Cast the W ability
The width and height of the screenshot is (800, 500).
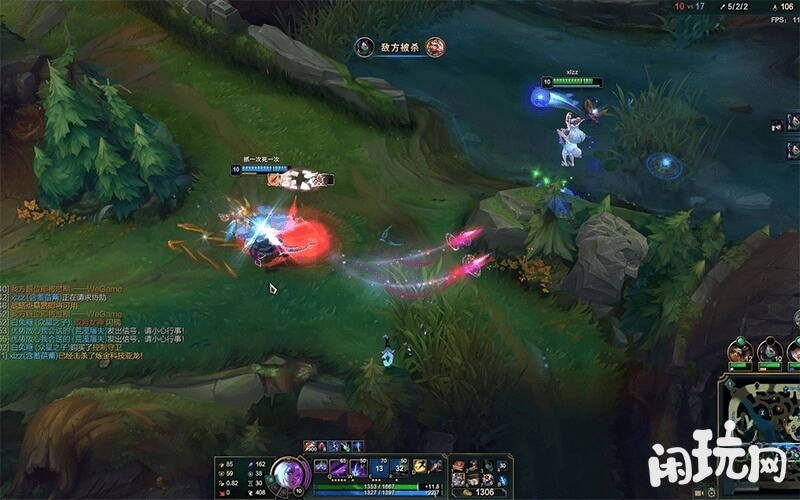(359, 467)
